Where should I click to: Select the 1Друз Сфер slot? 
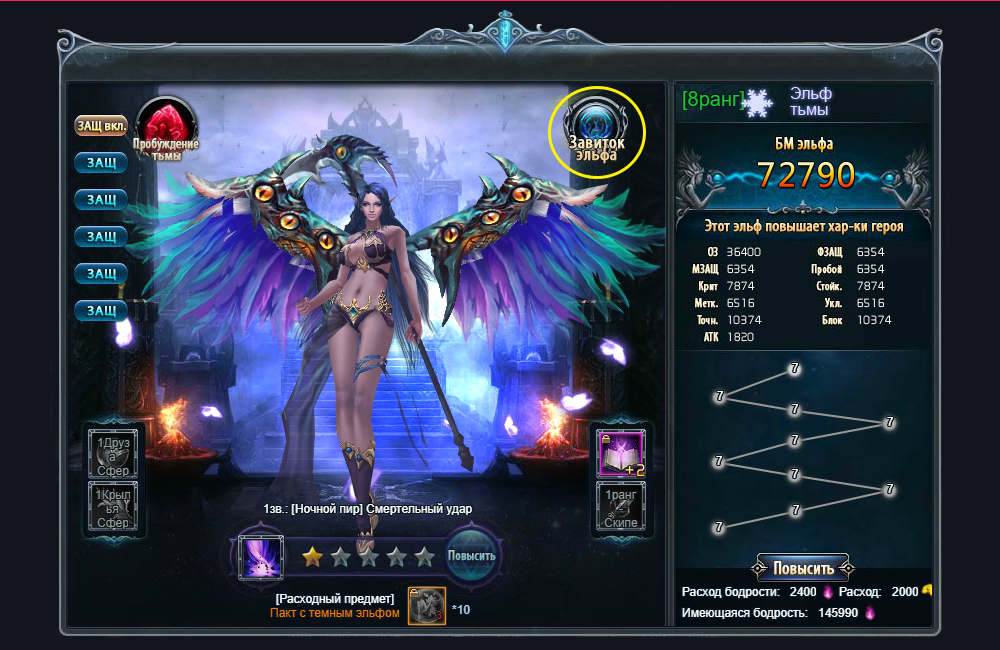click(x=111, y=452)
